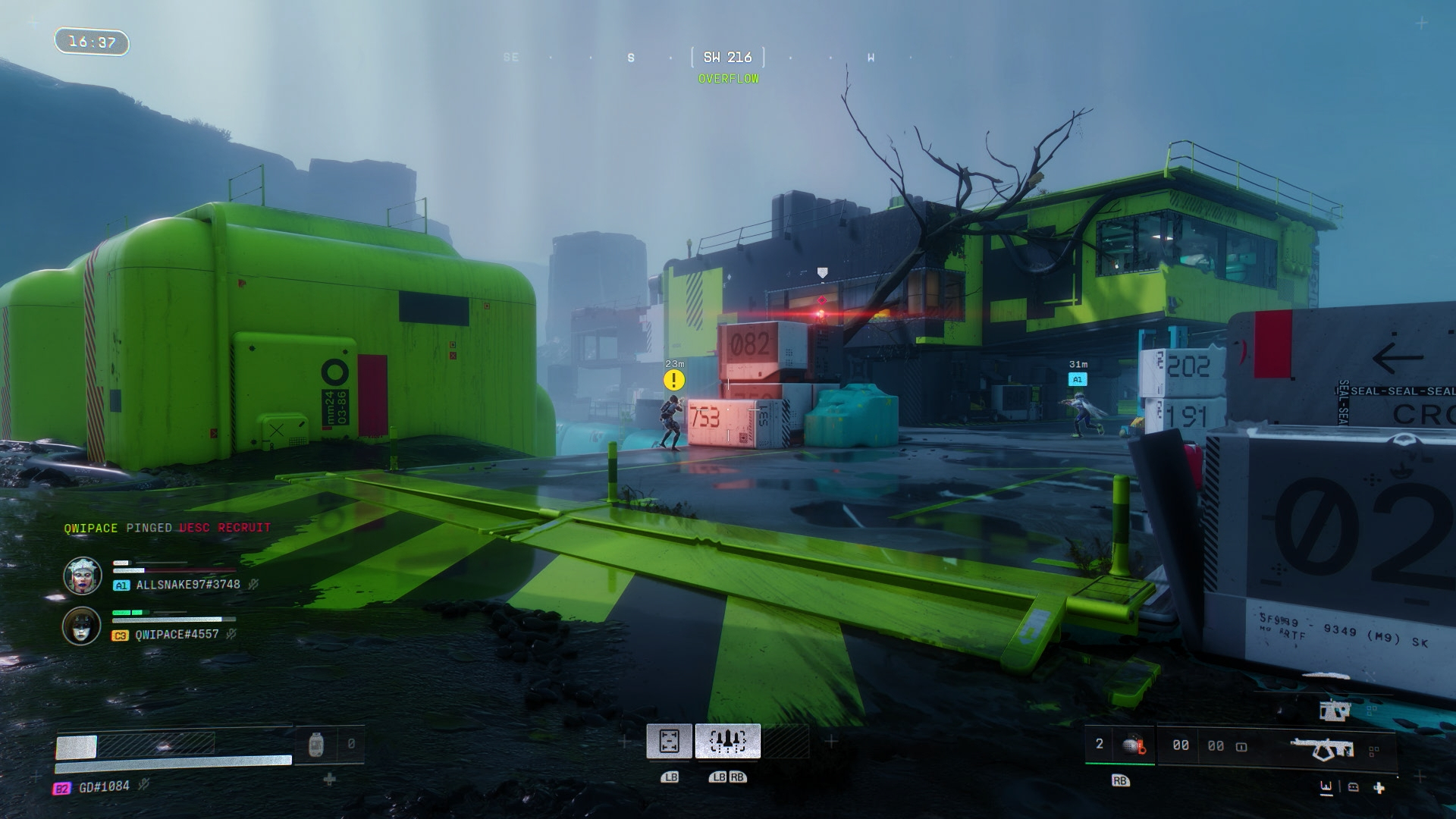The width and height of the screenshot is (1456, 819).
Task: Click ALLSNAKE97 teammate portrait
Action: tap(82, 576)
